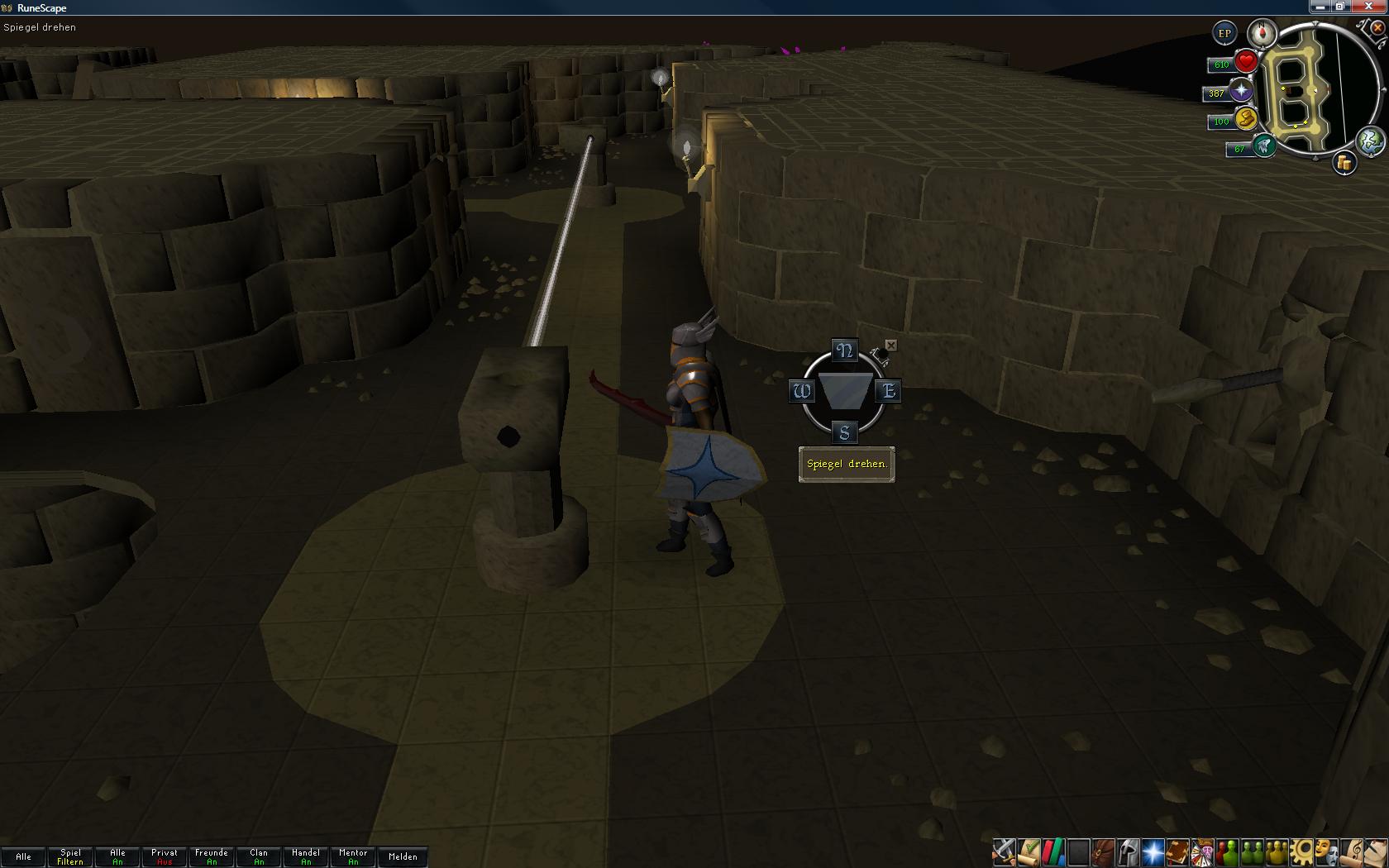The height and width of the screenshot is (868, 1389).
Task: Toggle the Privat chat filter
Action: [x=165, y=856]
